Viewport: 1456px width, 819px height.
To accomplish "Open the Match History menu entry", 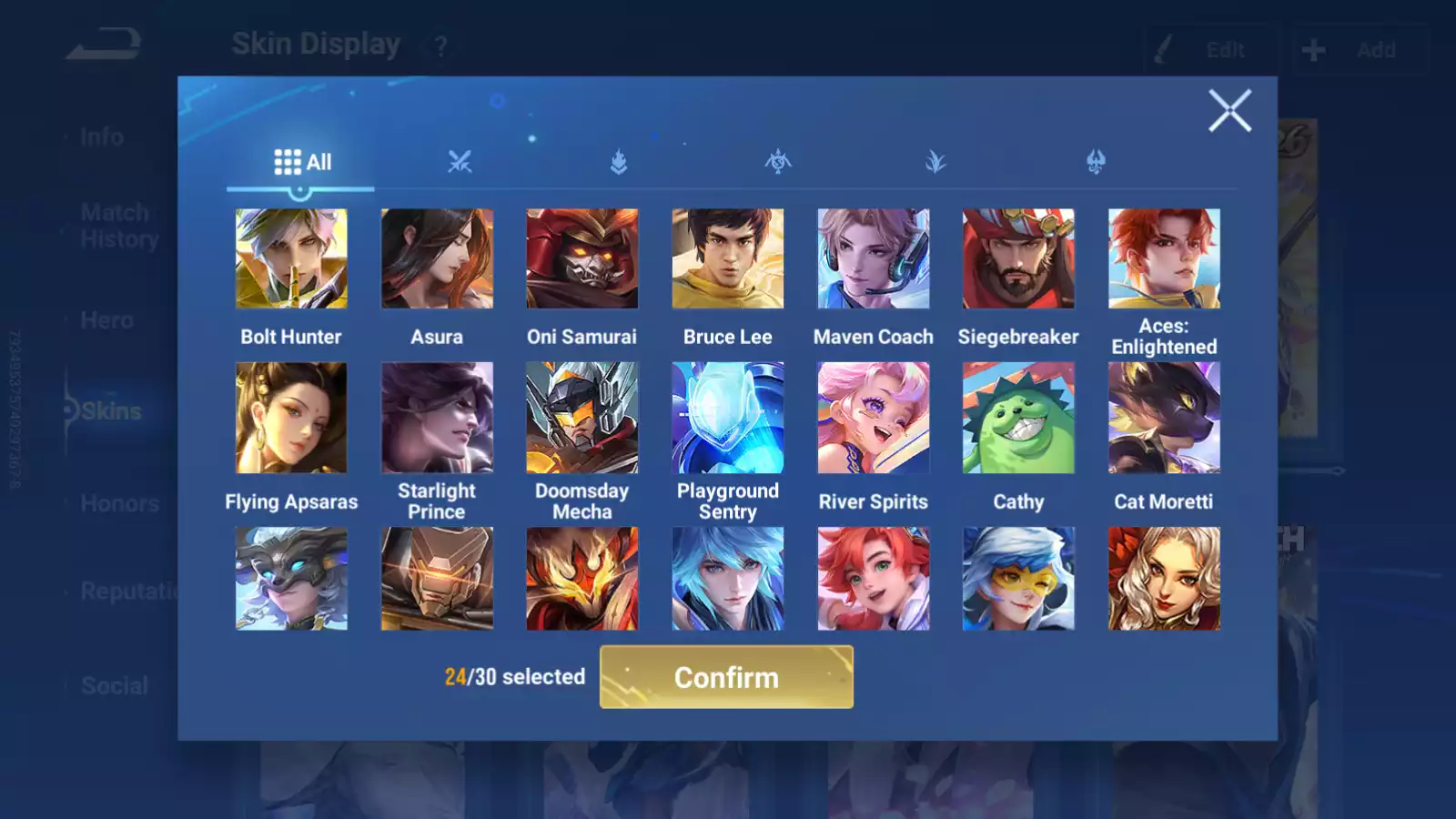I will pos(118,226).
